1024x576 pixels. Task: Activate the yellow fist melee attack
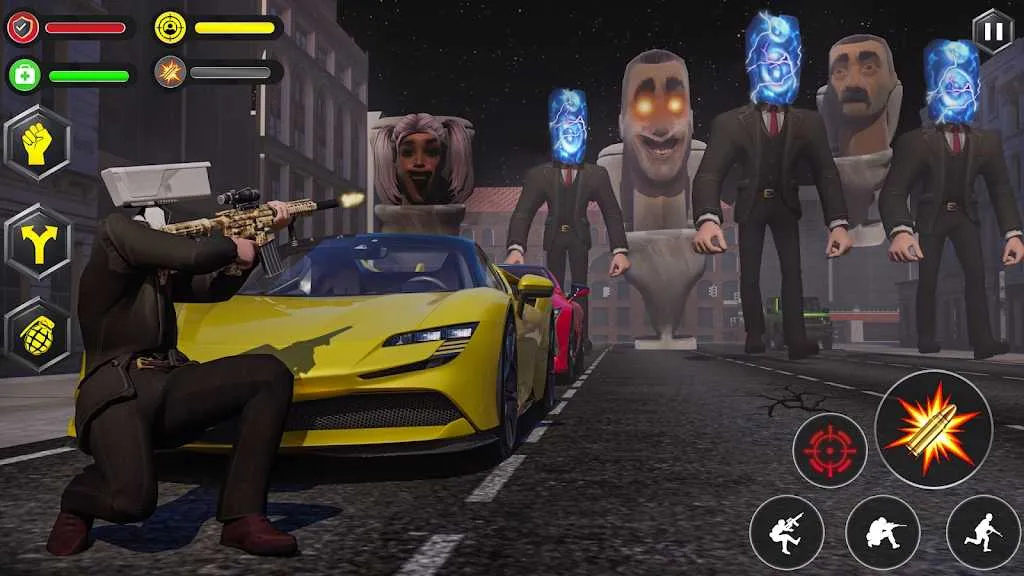coord(37,143)
